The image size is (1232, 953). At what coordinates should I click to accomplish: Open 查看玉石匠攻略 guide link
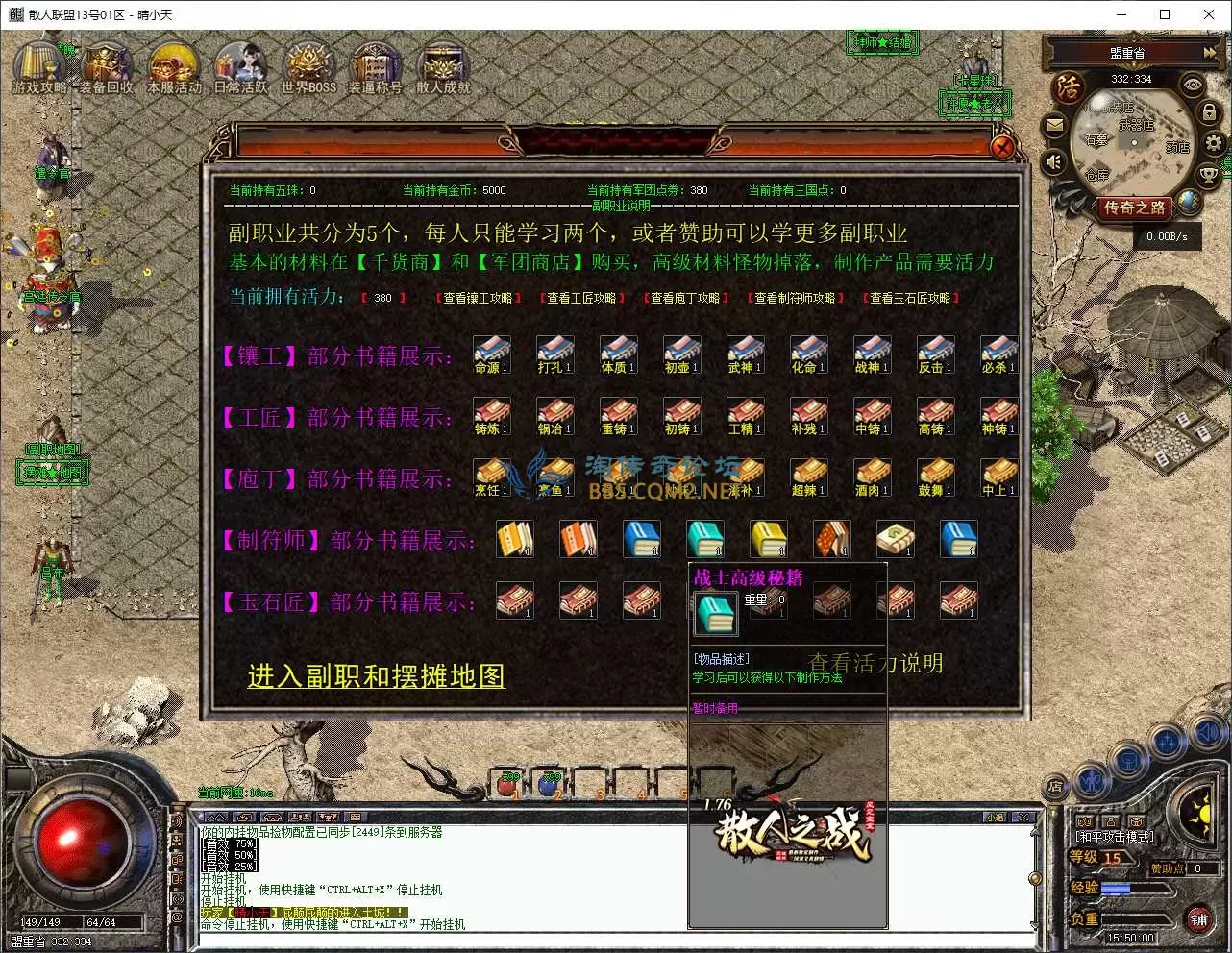pyautogui.click(x=910, y=298)
